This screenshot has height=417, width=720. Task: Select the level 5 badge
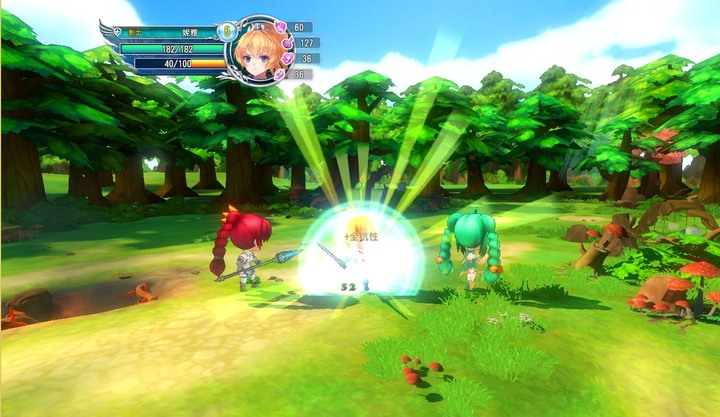coord(227,32)
